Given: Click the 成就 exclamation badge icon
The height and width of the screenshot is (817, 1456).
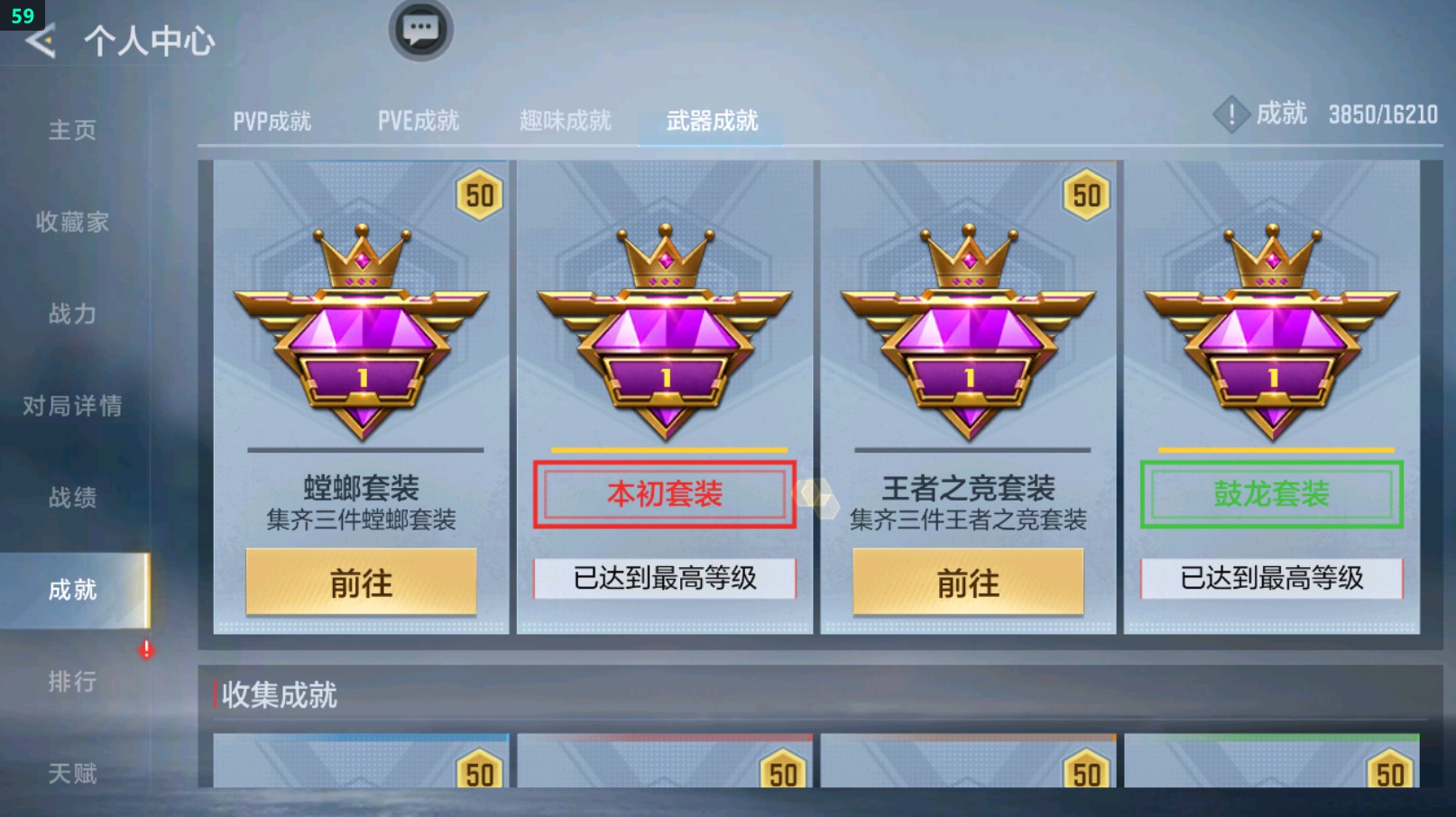Looking at the screenshot, I should (1232, 115).
